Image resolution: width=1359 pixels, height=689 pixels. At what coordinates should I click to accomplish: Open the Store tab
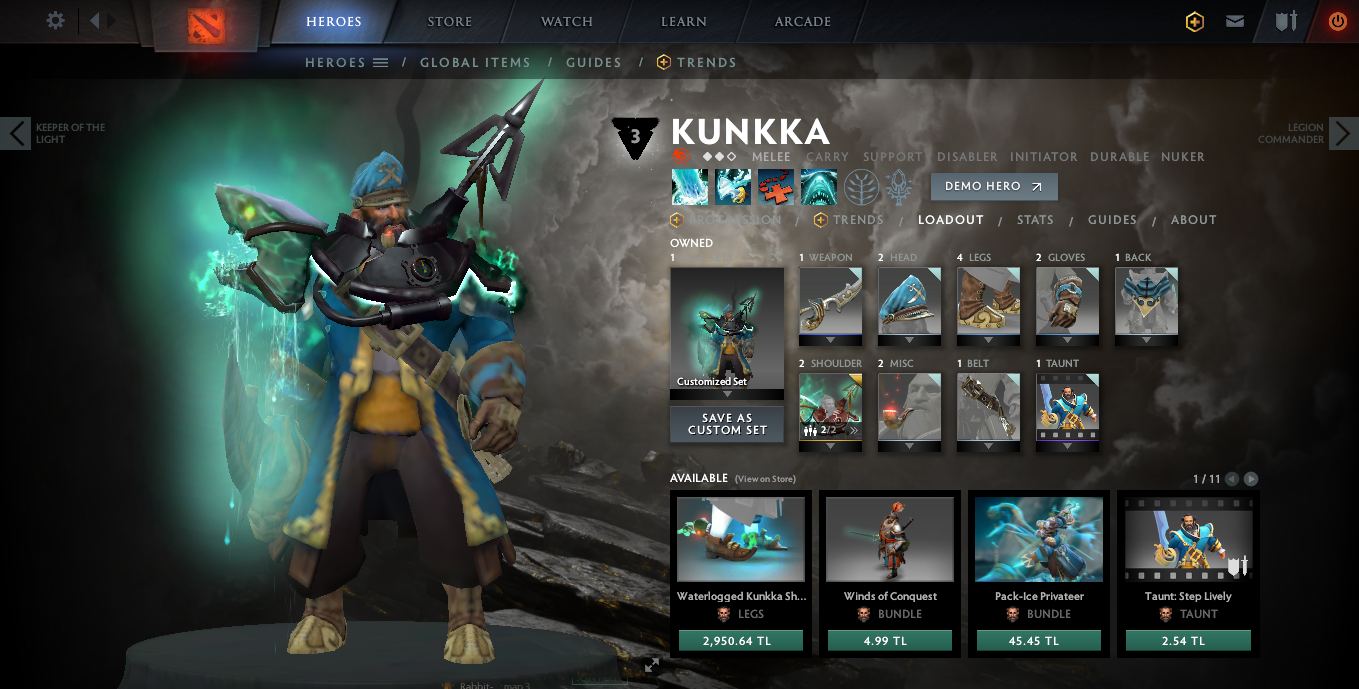tap(450, 21)
